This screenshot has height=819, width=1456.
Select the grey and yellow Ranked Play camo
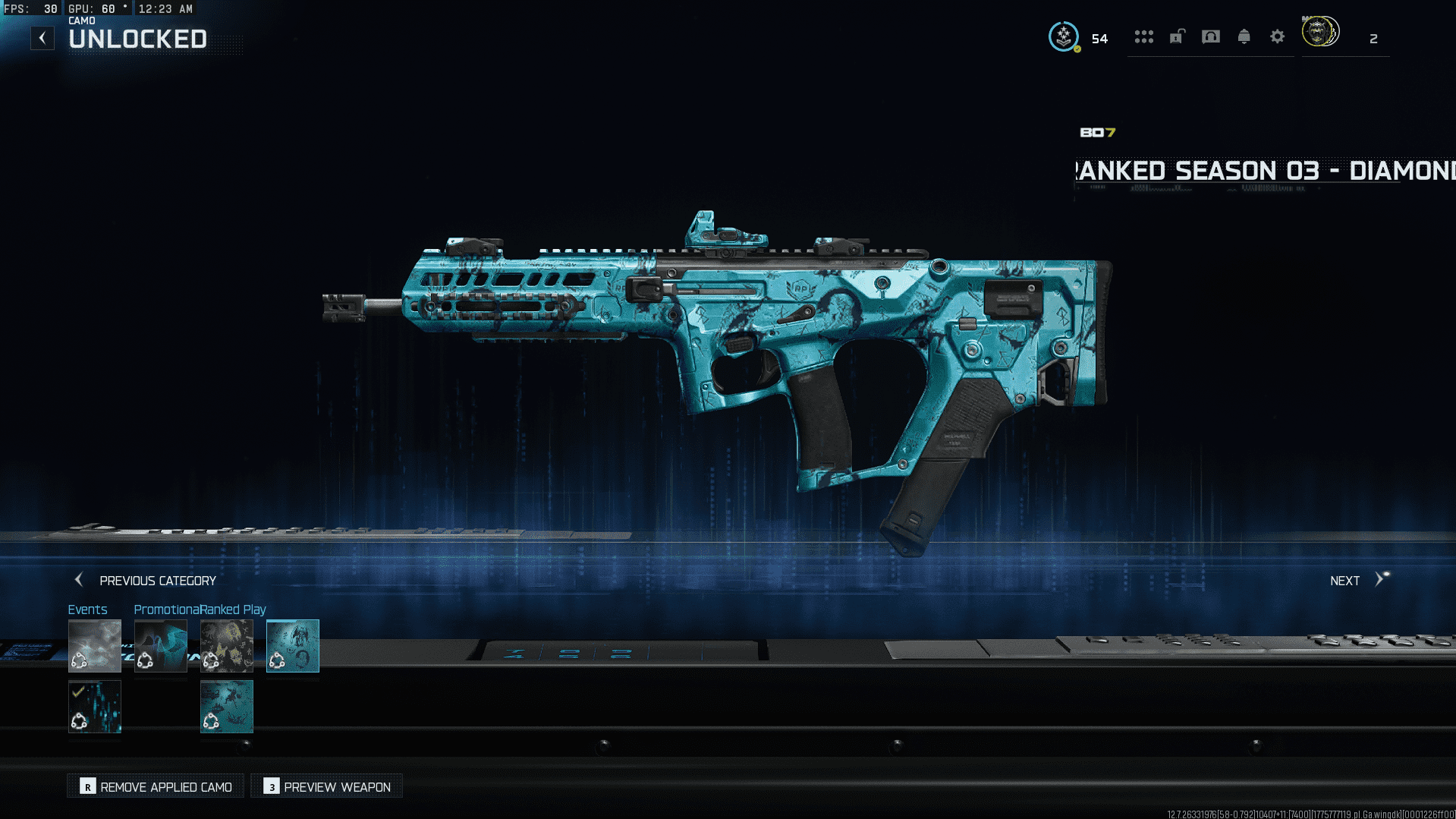pyautogui.click(x=227, y=646)
